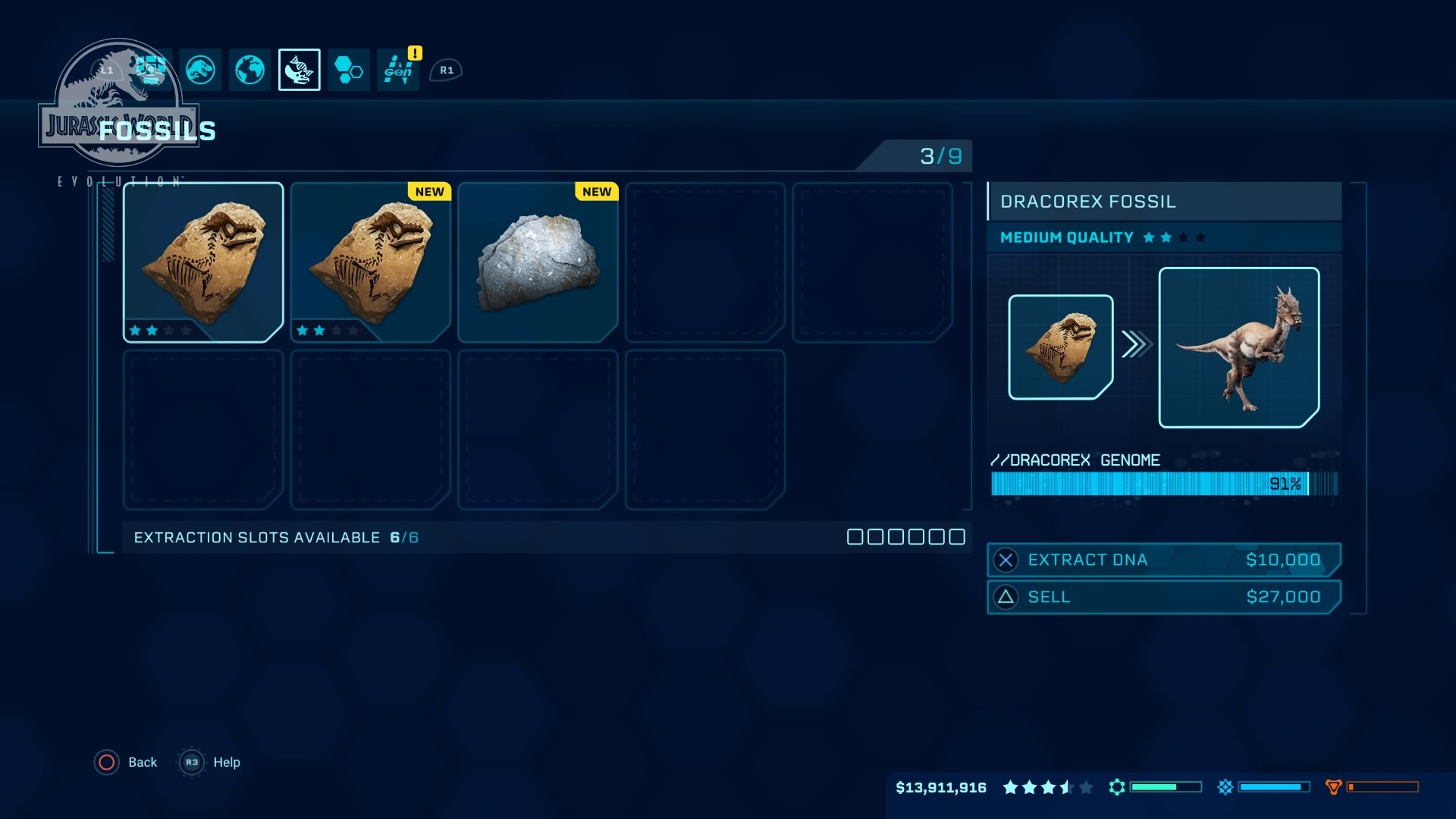This screenshot has height=819, width=1456.
Task: Sell the fossil for $27,000
Action: coord(1163,597)
